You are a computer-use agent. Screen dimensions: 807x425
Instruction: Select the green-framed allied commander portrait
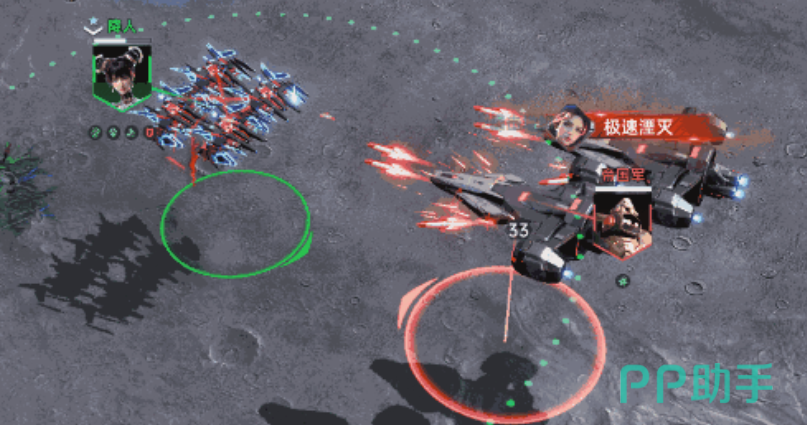pyautogui.click(x=121, y=74)
